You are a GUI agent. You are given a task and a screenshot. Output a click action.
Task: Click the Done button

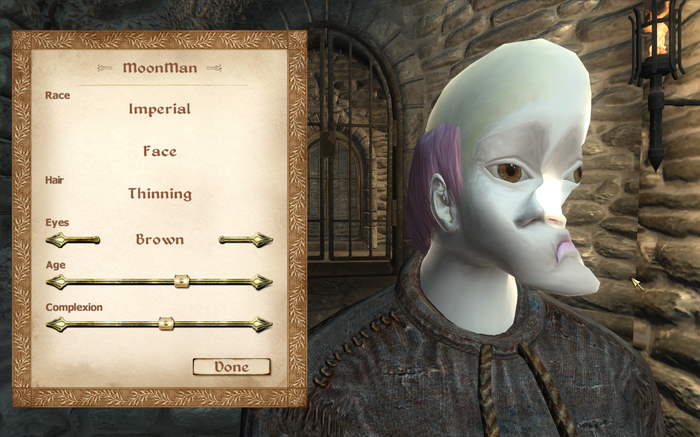click(x=231, y=367)
